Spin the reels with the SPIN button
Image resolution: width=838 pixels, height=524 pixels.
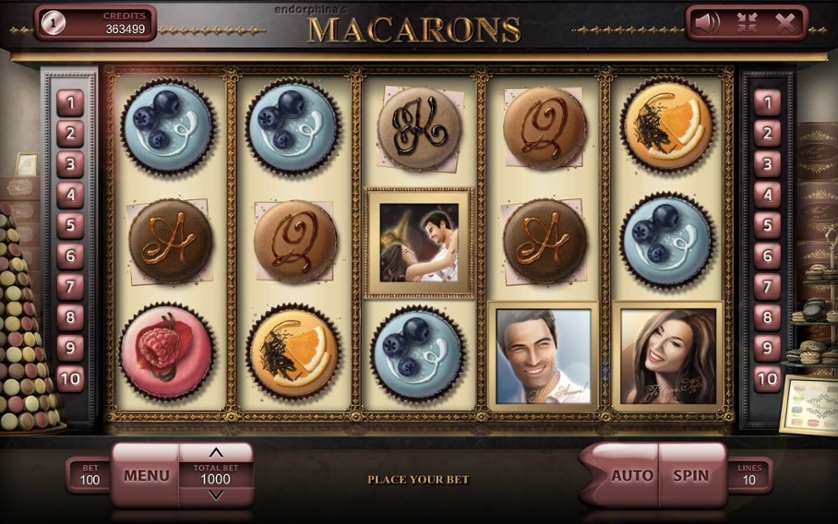[690, 476]
